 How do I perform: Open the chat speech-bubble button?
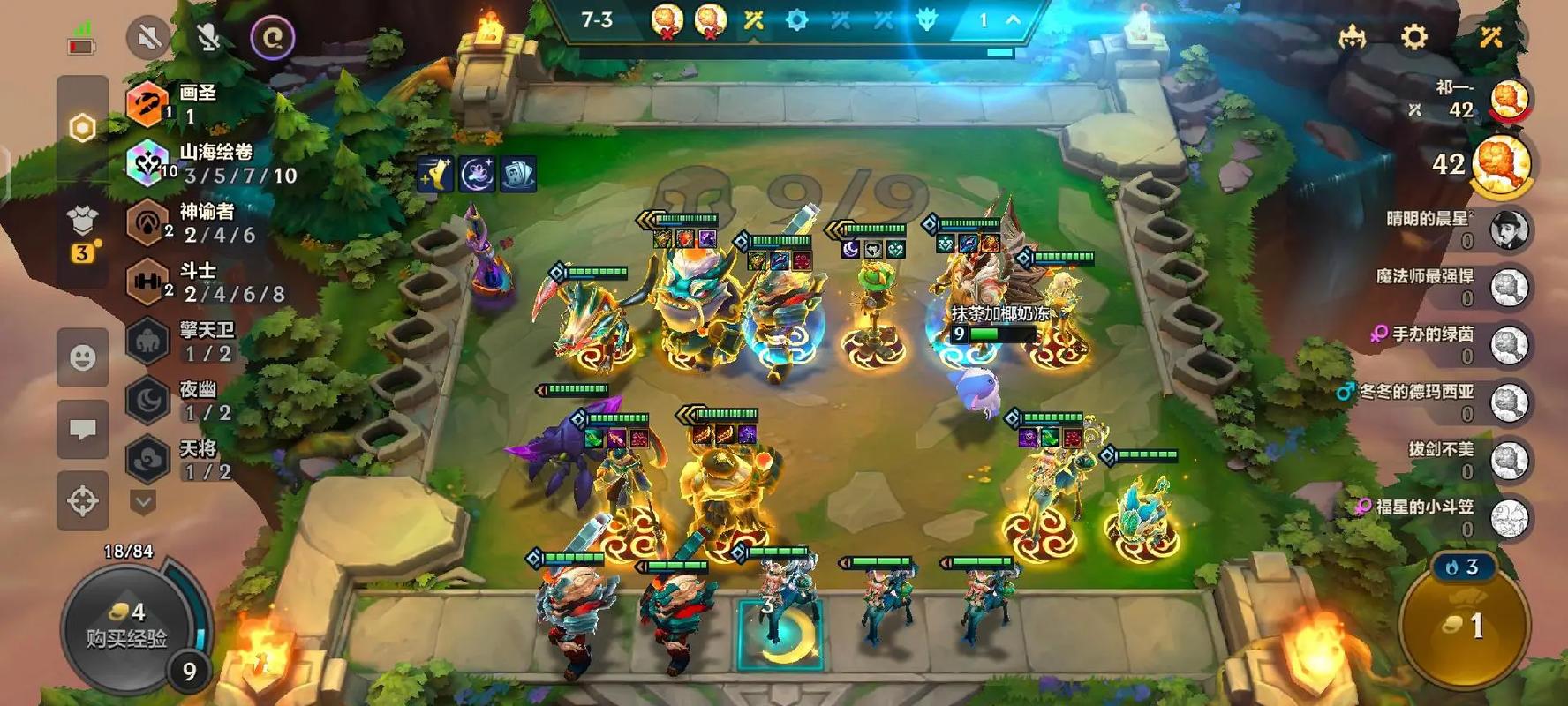click(83, 429)
